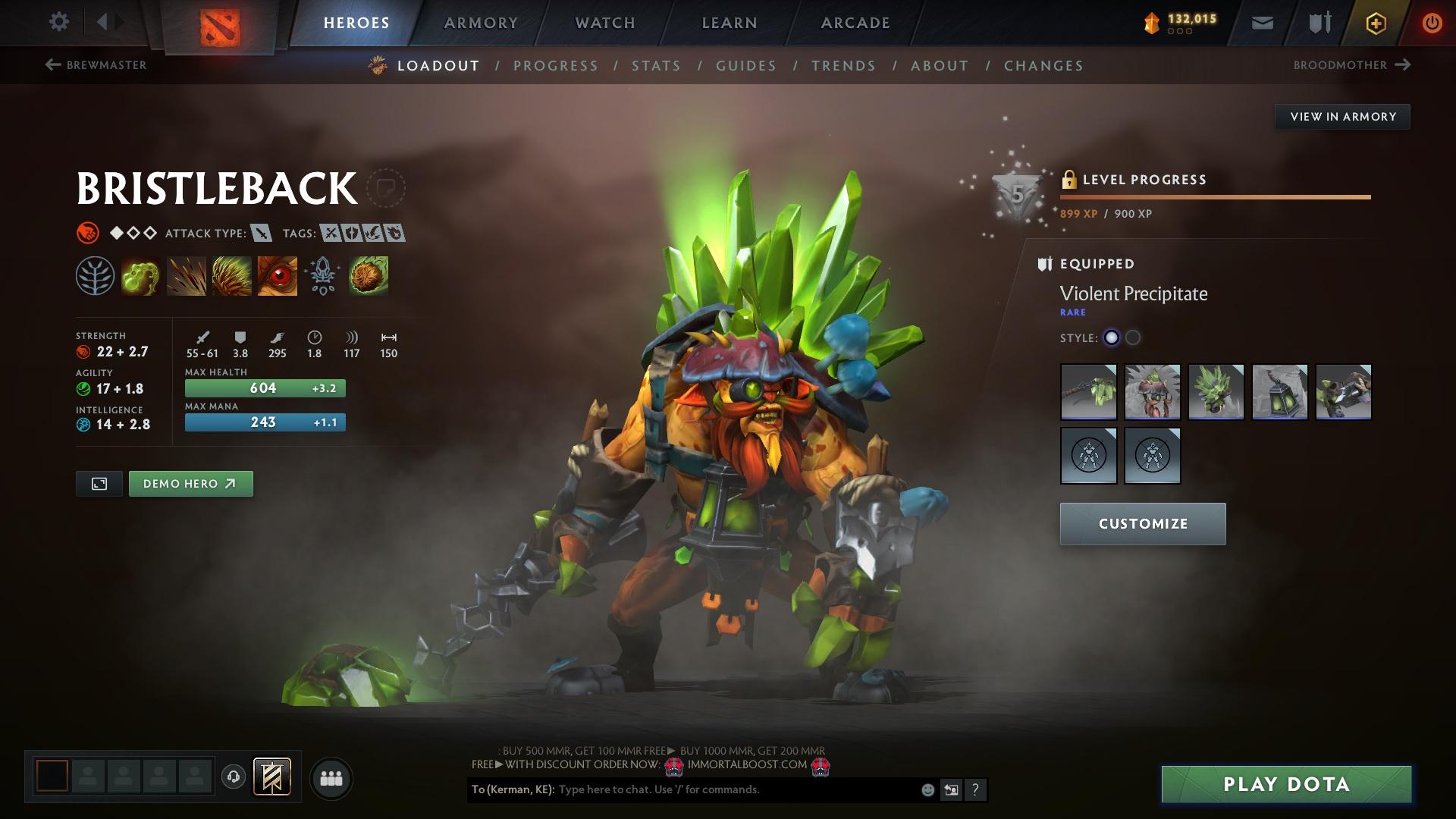Image resolution: width=1456 pixels, height=819 pixels.
Task: Click the melee attack type icon
Action: coord(261,234)
